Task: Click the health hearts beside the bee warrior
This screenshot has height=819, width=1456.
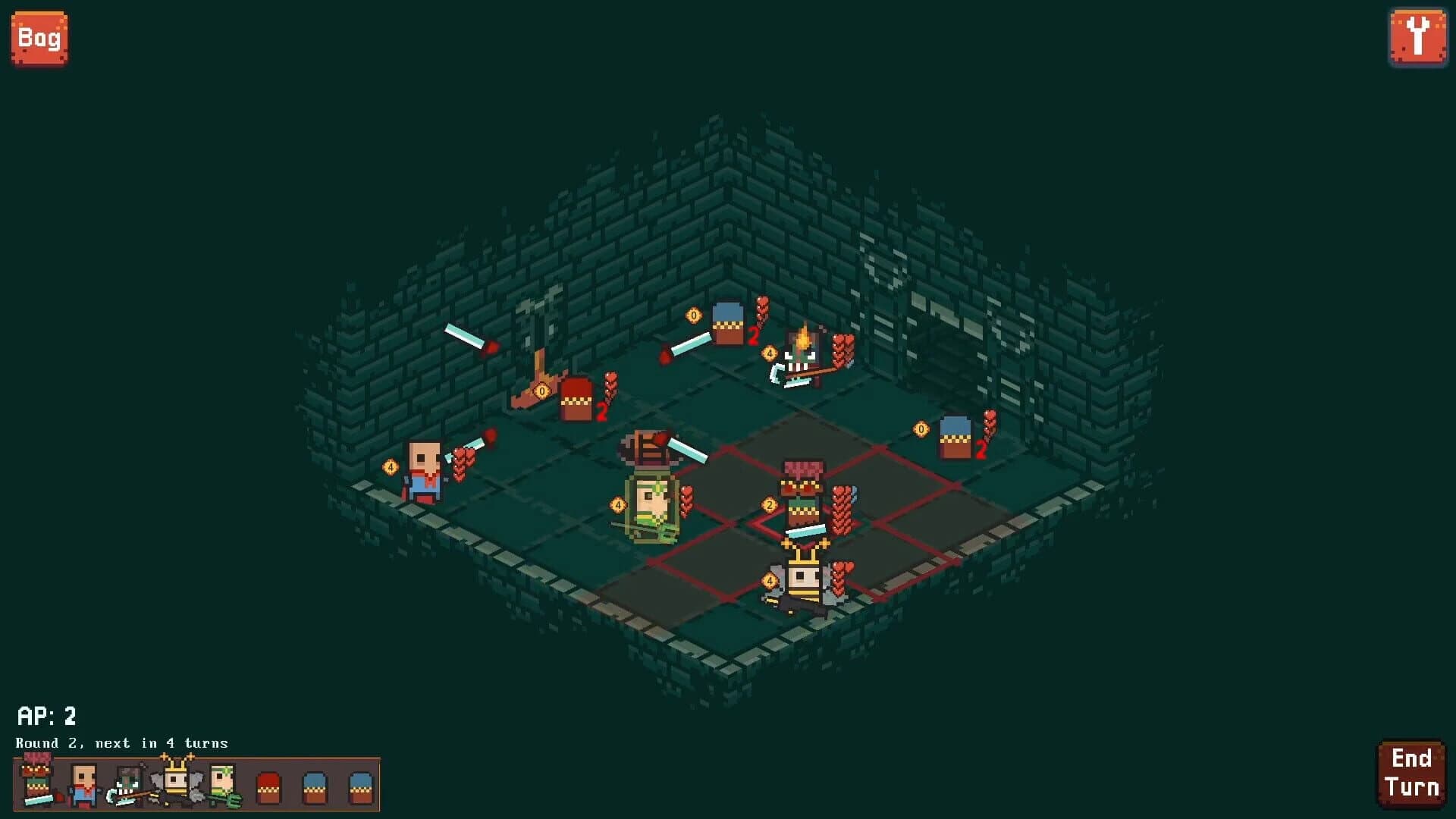Action: 843,577
